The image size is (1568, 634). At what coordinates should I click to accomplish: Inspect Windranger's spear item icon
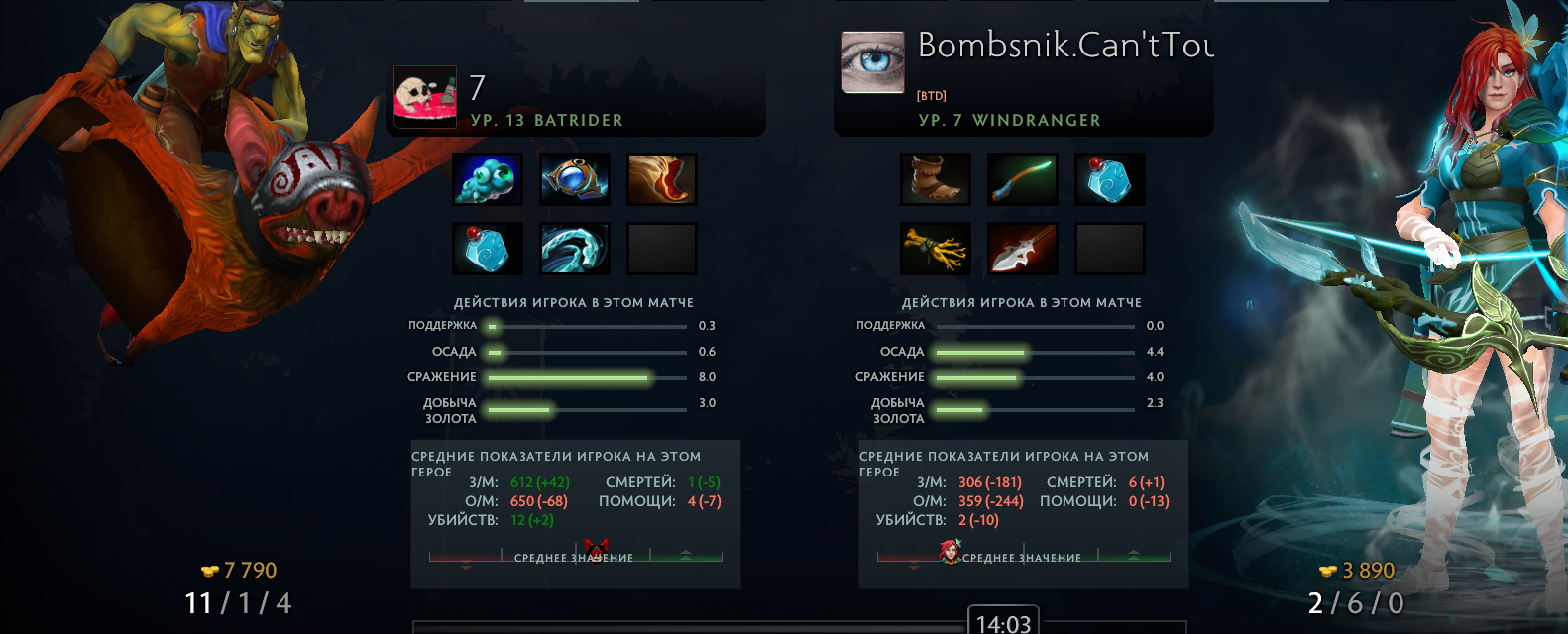point(1023,249)
